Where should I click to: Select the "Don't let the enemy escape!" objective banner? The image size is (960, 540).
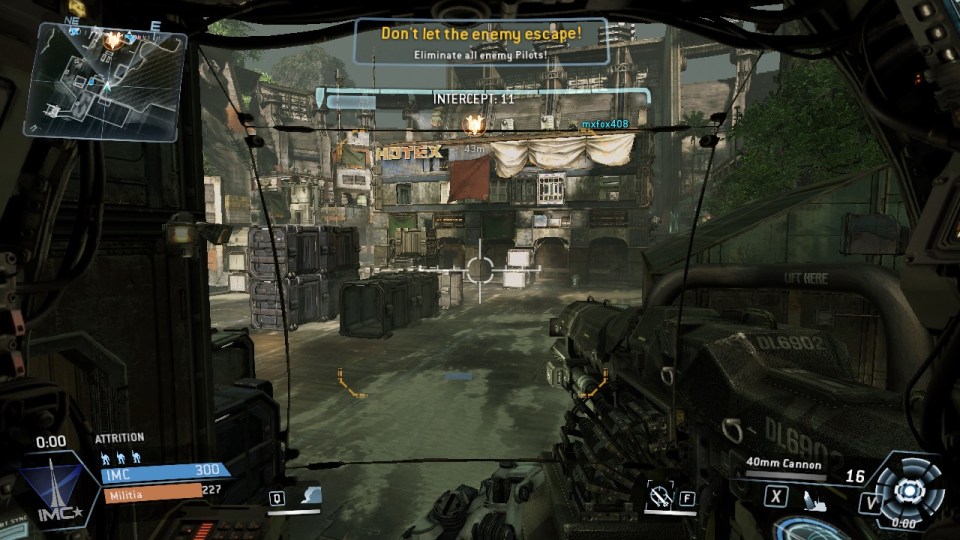point(481,40)
